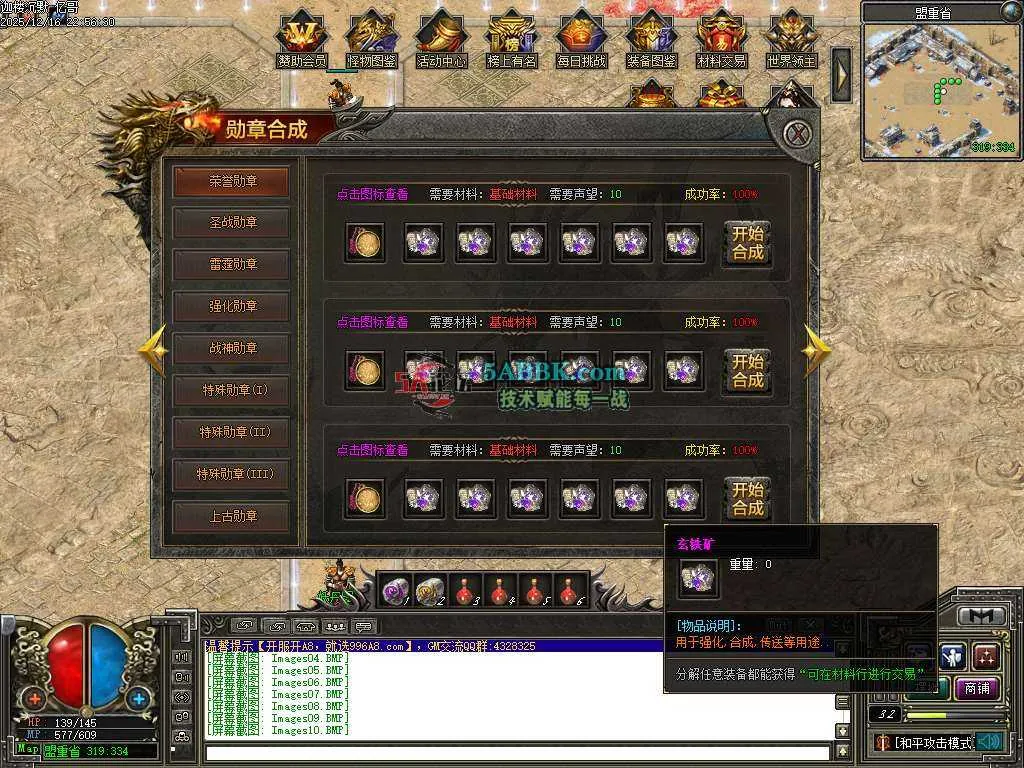The image size is (1024, 768).
Task: Click the green Map button
Action: (27, 749)
